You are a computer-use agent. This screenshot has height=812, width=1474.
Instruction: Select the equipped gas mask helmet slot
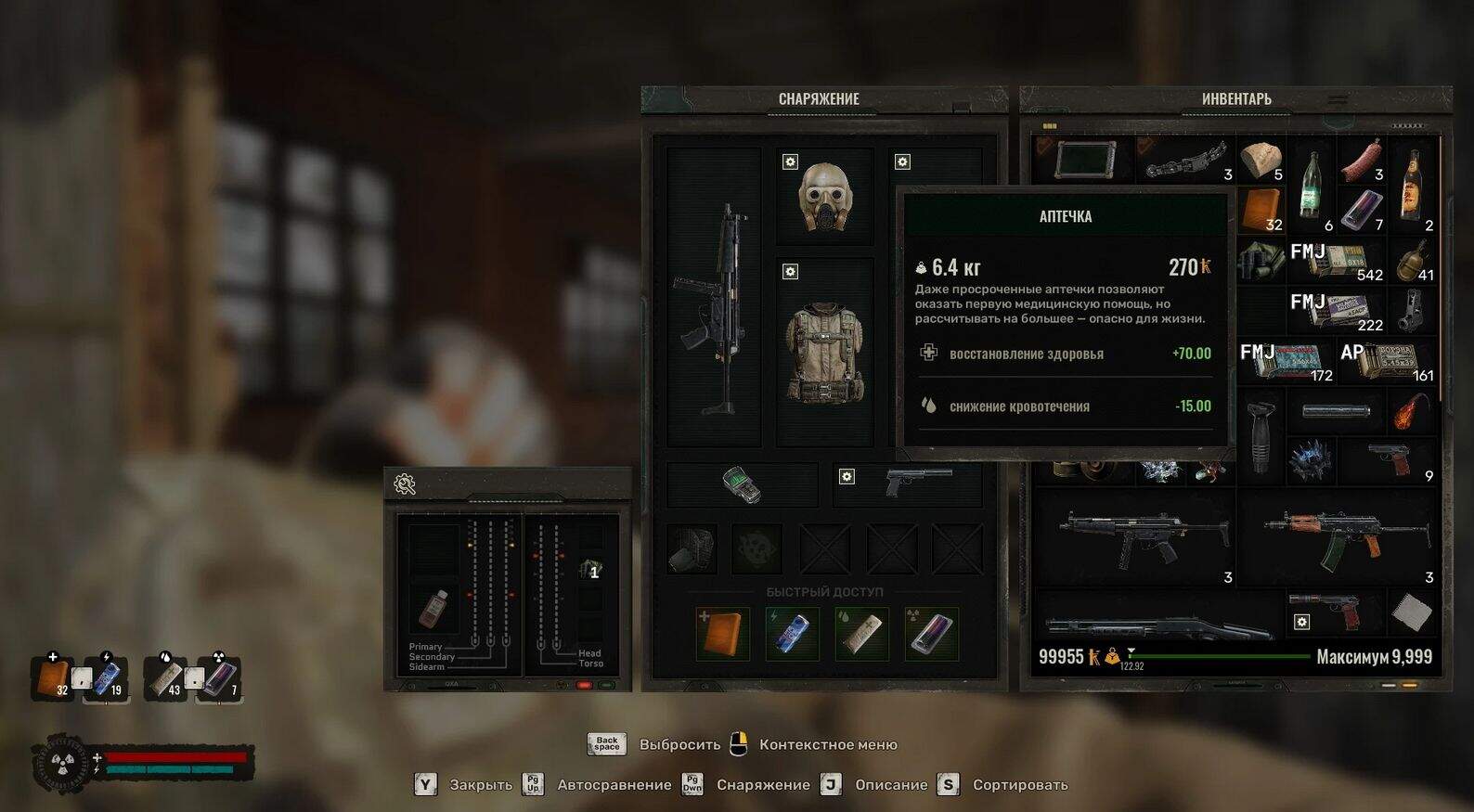point(824,197)
